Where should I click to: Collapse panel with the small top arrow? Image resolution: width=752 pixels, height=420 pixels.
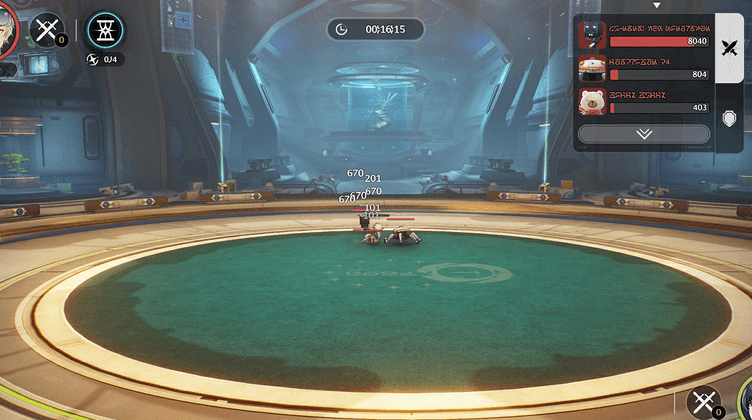657,6
